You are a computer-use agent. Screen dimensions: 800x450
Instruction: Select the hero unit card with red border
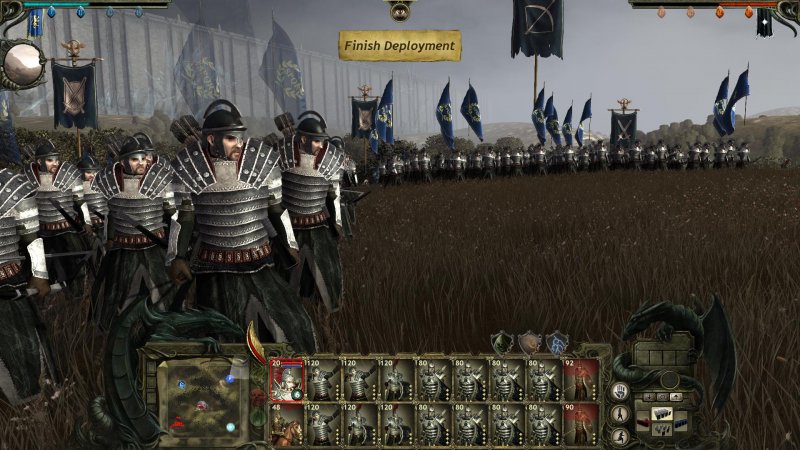[286, 380]
